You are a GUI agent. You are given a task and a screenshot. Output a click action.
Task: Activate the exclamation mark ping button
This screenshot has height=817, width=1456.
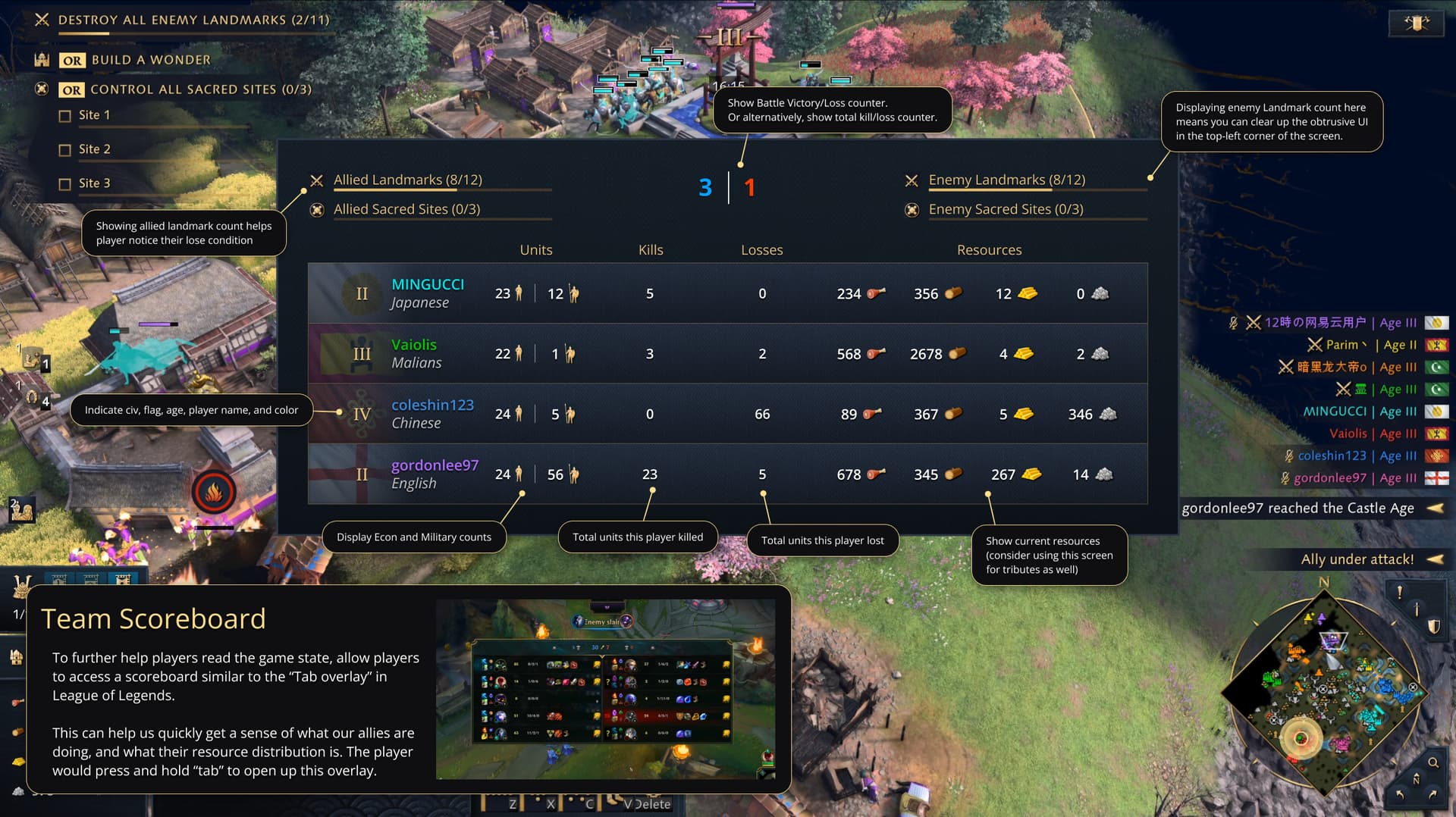(x=1399, y=593)
